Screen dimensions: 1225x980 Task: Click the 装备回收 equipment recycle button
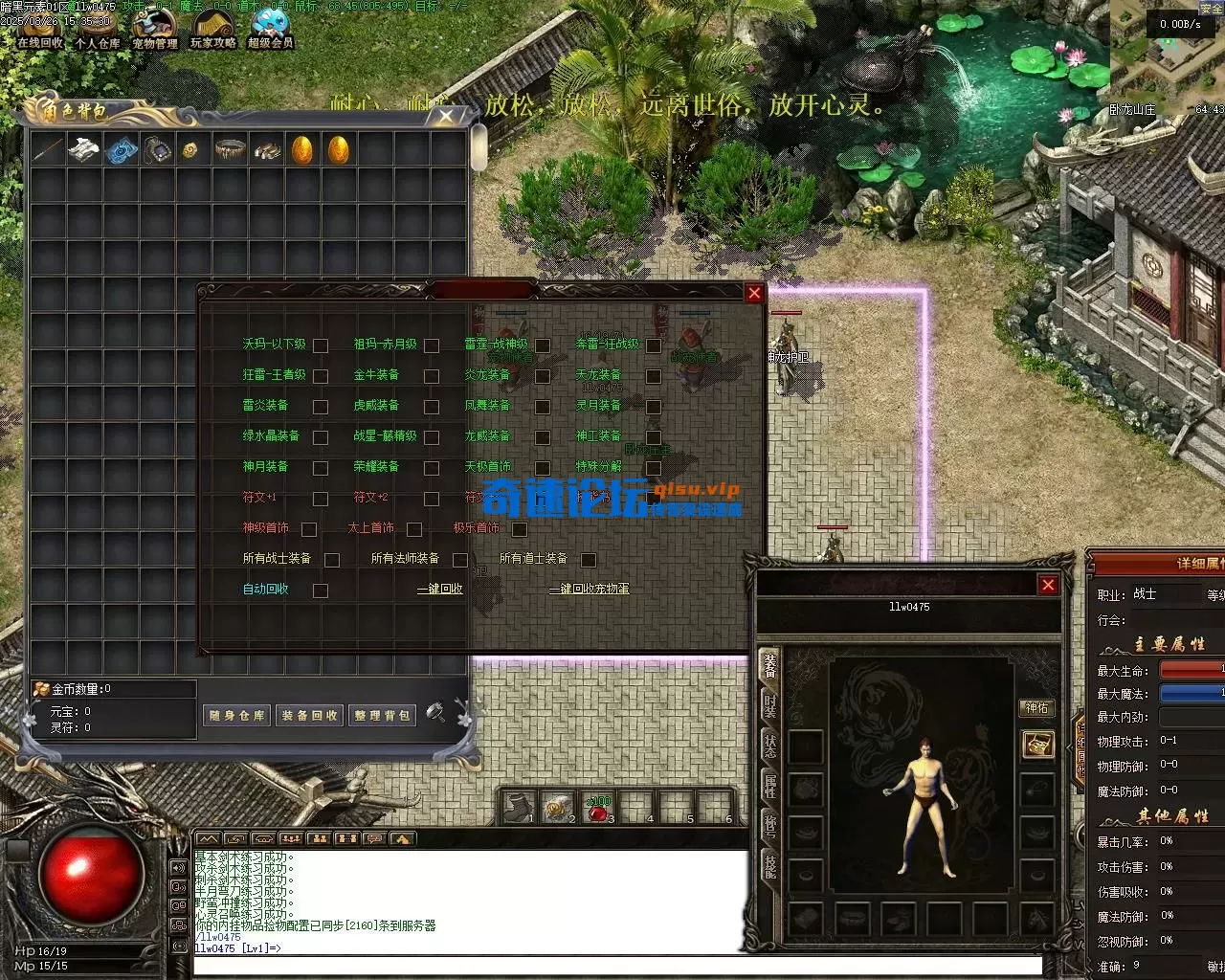[x=309, y=715]
